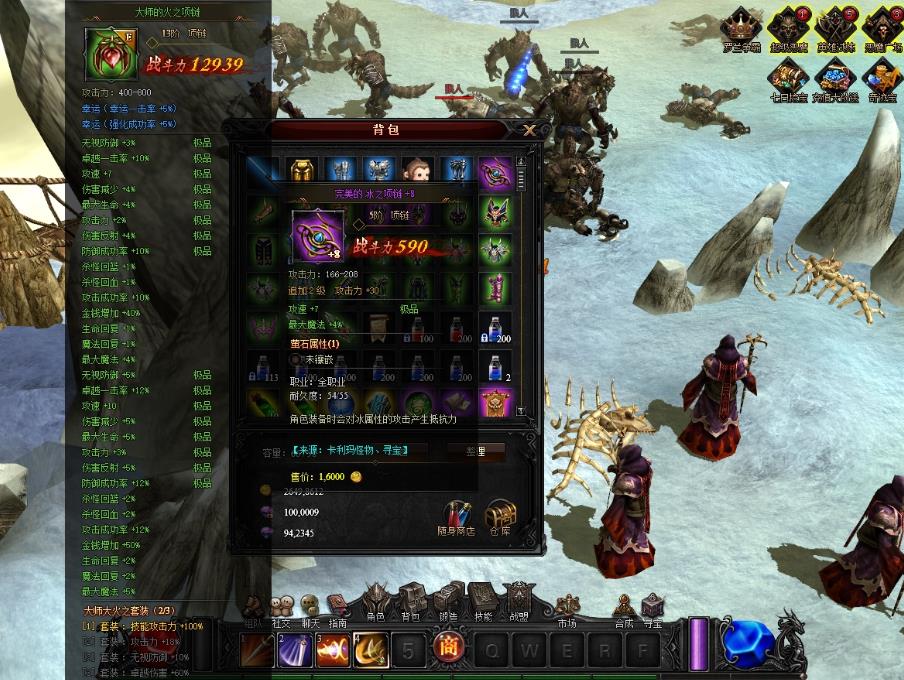Open the 寻宝 treasure hunt icon
The width and height of the screenshot is (904, 680).
tap(652, 606)
